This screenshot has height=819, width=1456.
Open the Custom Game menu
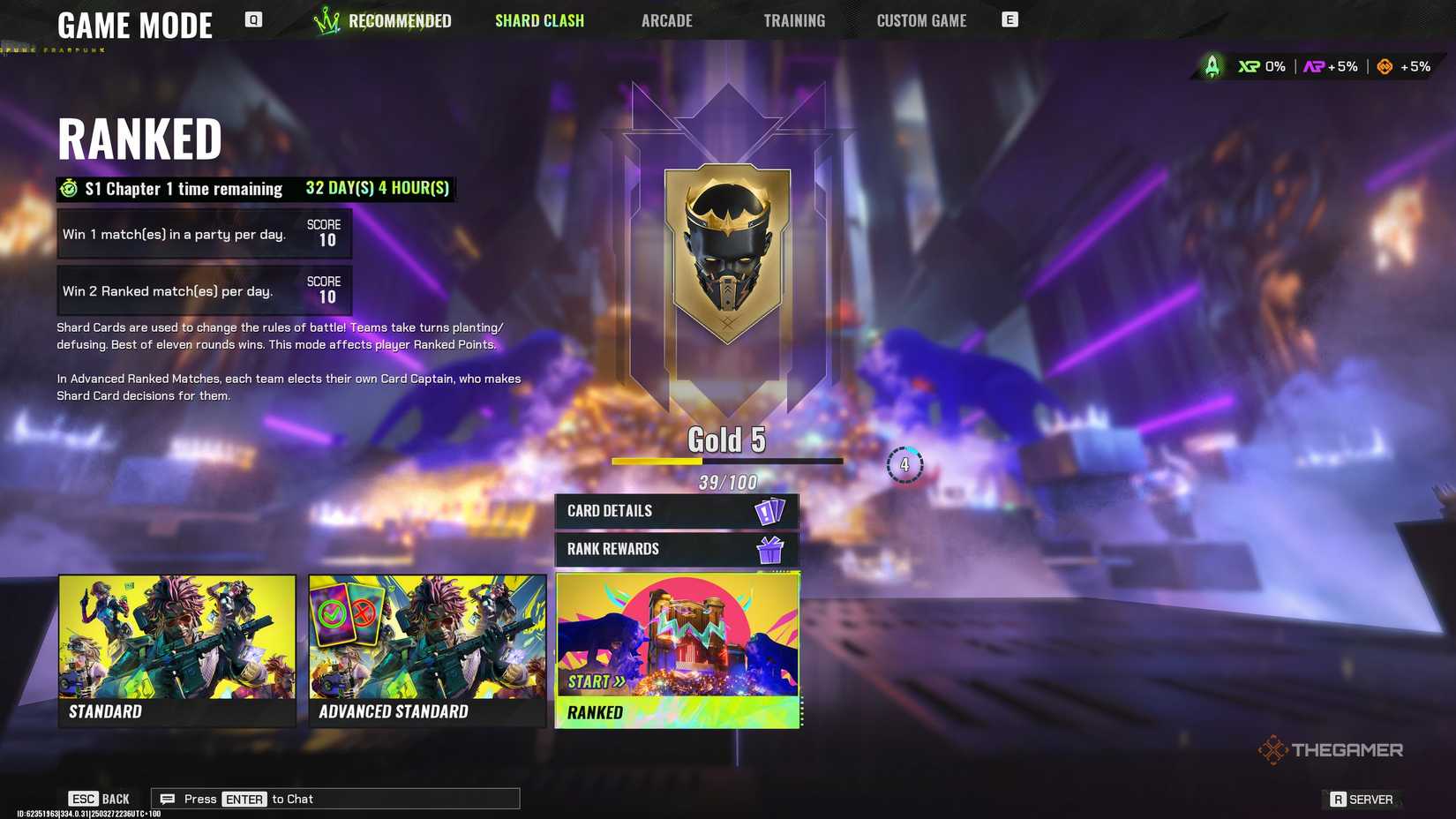point(920,20)
